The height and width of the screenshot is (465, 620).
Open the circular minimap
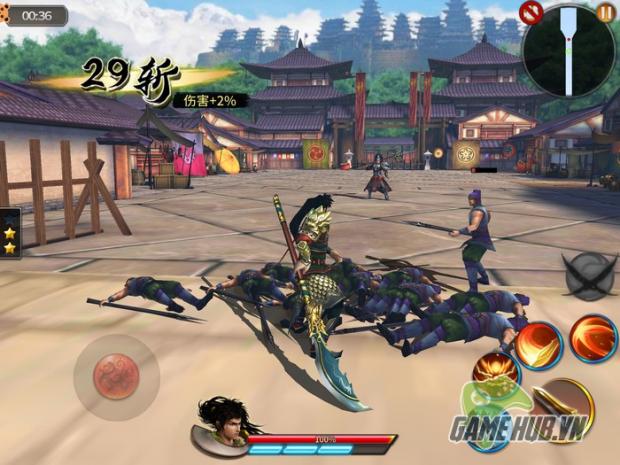568,50
